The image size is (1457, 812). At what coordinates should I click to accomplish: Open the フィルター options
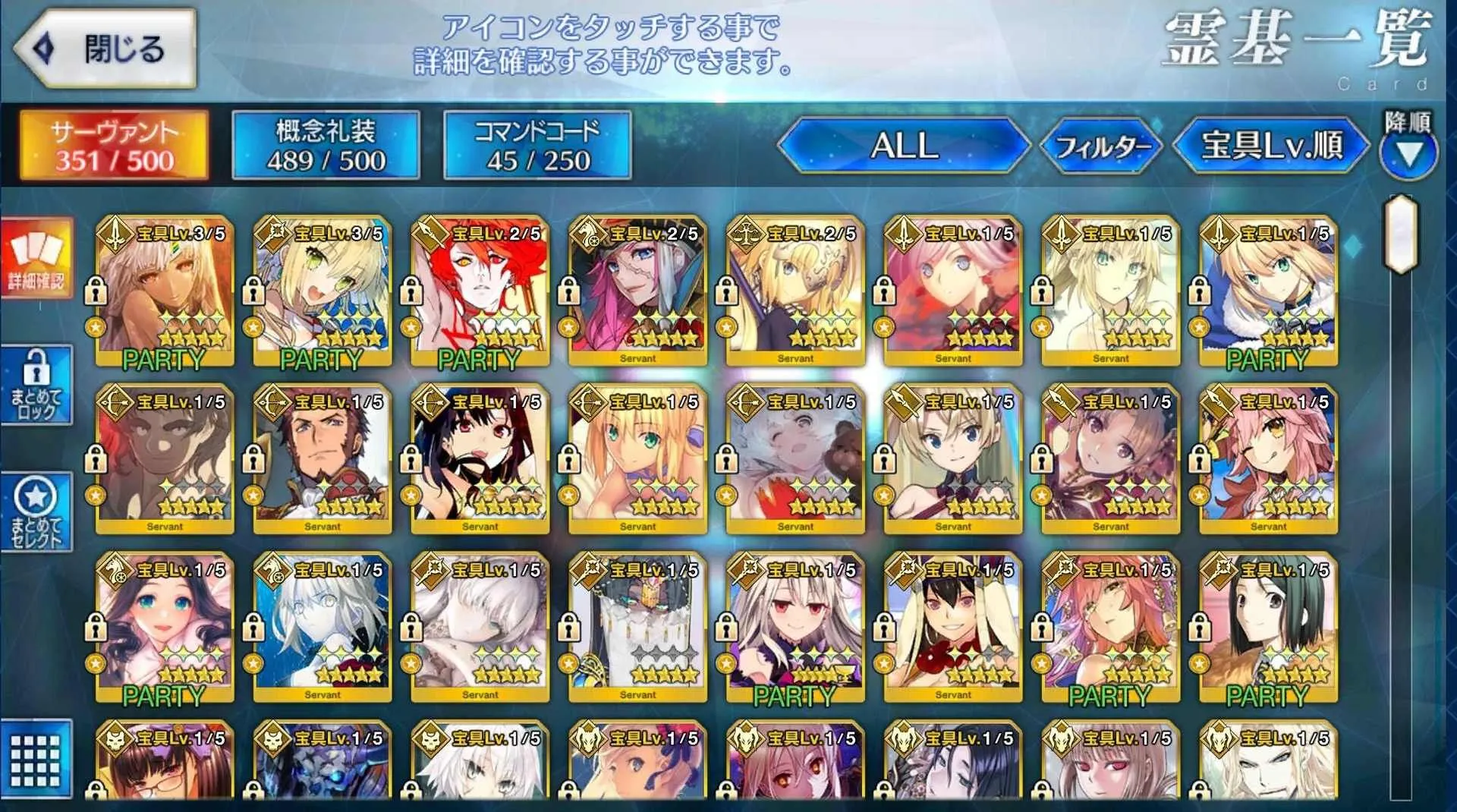(1102, 145)
